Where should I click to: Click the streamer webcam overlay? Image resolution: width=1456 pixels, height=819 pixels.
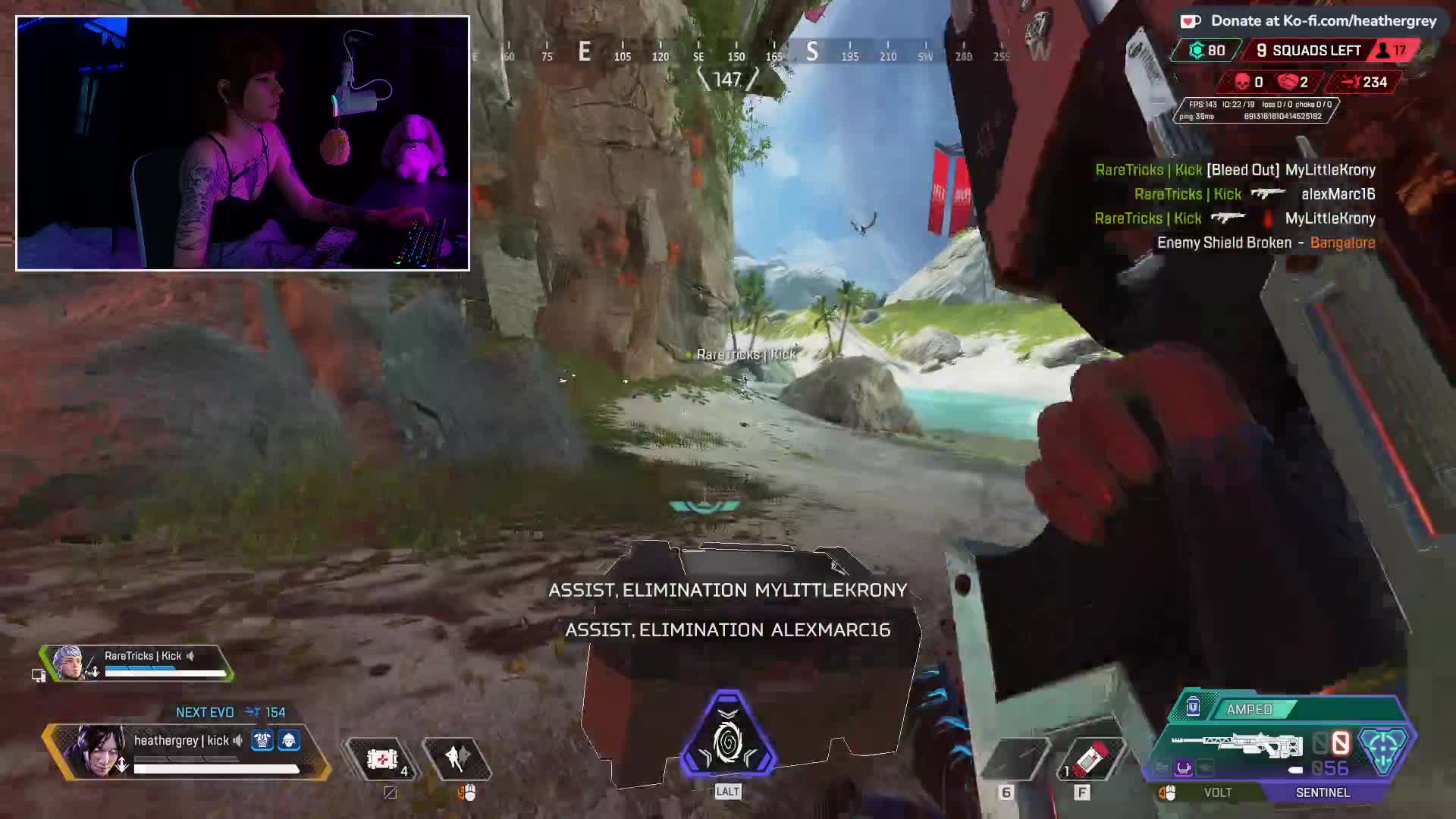pyautogui.click(x=243, y=143)
